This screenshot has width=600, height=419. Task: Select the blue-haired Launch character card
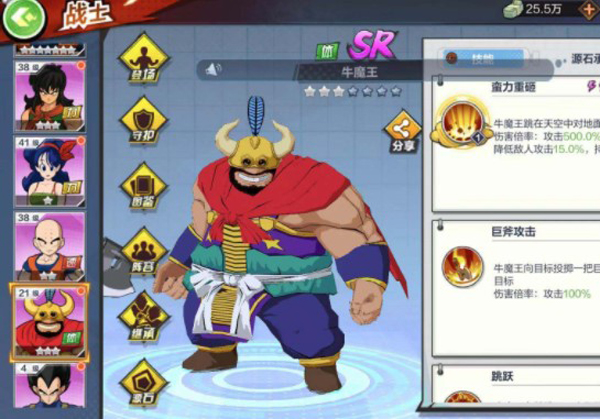[49, 174]
